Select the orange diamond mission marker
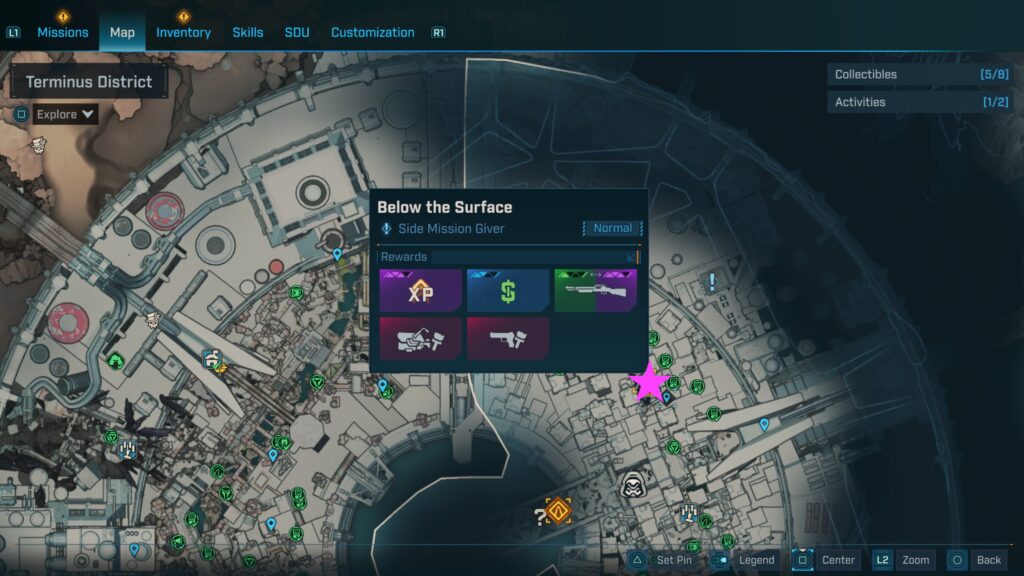1024x576 pixels. 558,511
